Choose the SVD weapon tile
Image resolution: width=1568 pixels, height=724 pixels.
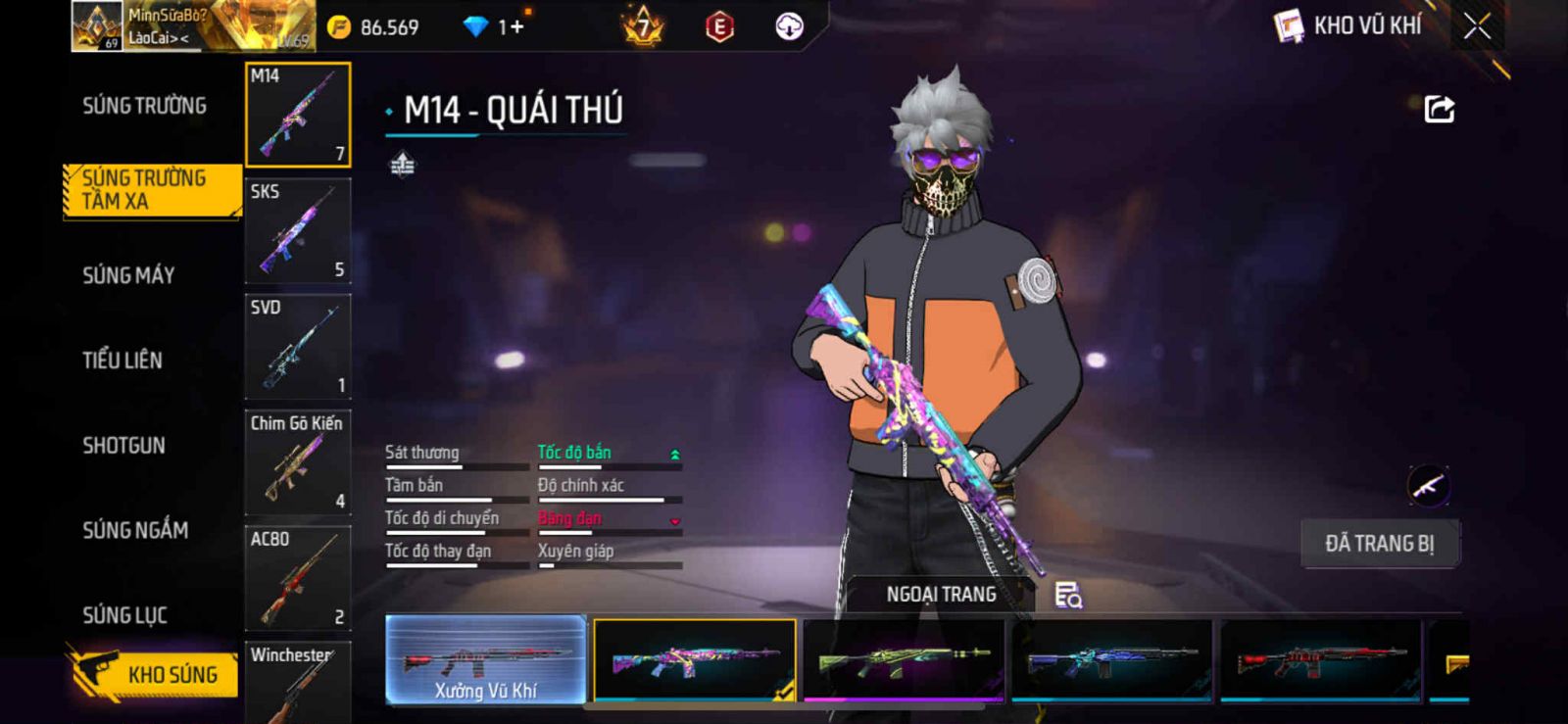(x=298, y=347)
